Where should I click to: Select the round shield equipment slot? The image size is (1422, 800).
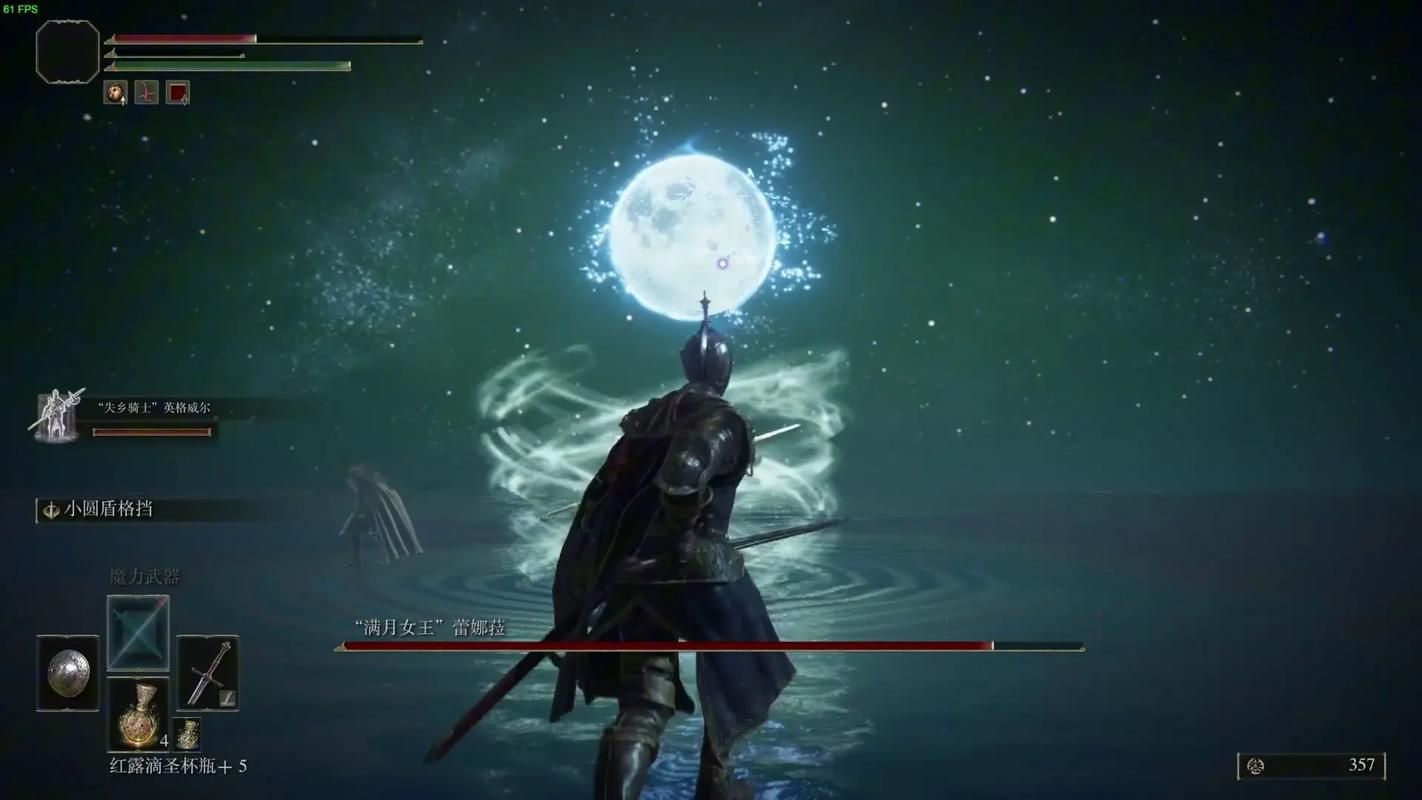tap(68, 672)
